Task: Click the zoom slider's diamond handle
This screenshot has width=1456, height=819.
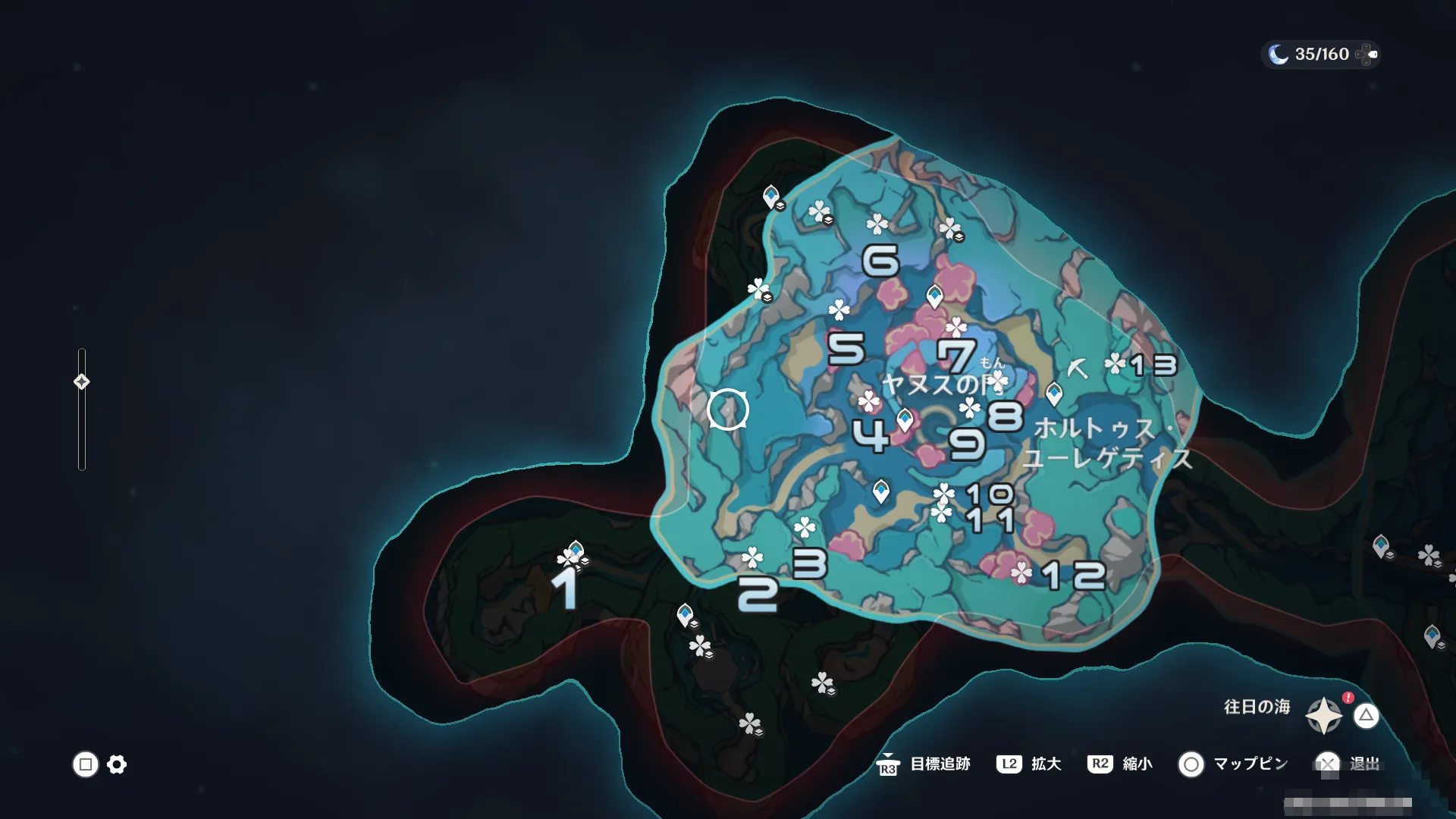Action: coord(82,381)
